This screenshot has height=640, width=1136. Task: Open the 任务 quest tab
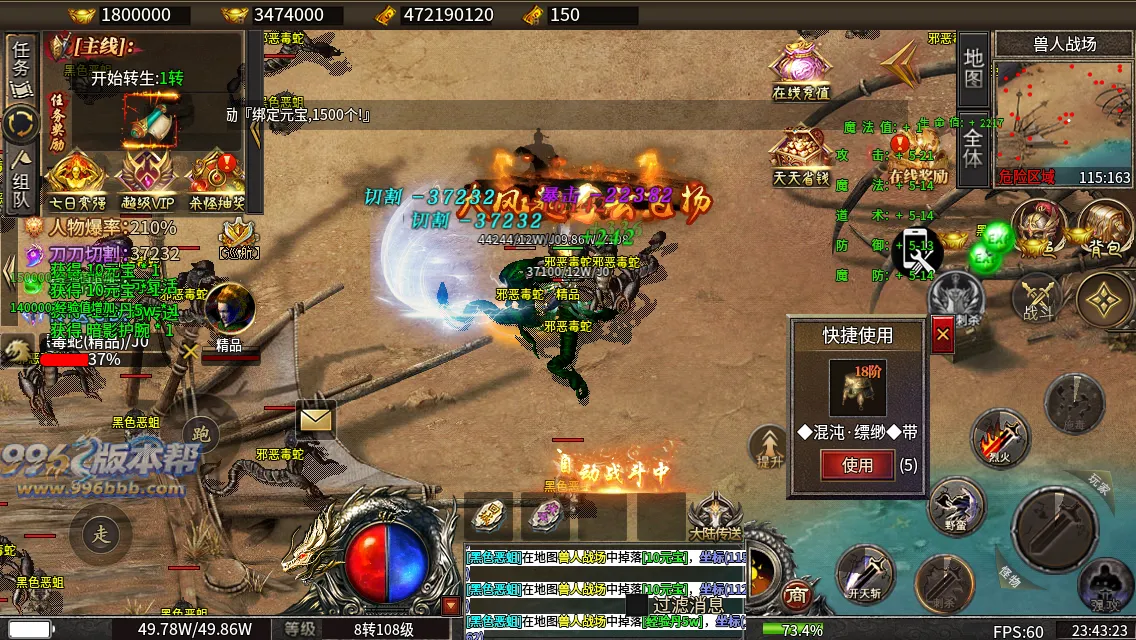(x=21, y=66)
